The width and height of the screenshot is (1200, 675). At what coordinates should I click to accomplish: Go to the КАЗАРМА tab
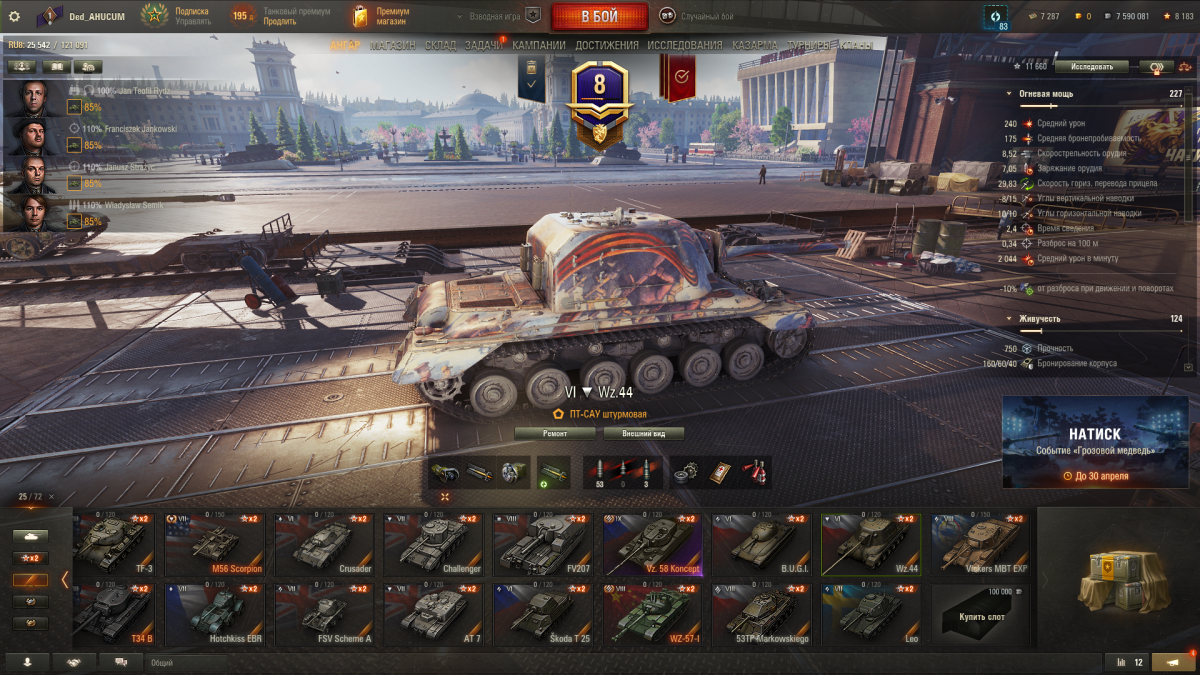point(754,46)
